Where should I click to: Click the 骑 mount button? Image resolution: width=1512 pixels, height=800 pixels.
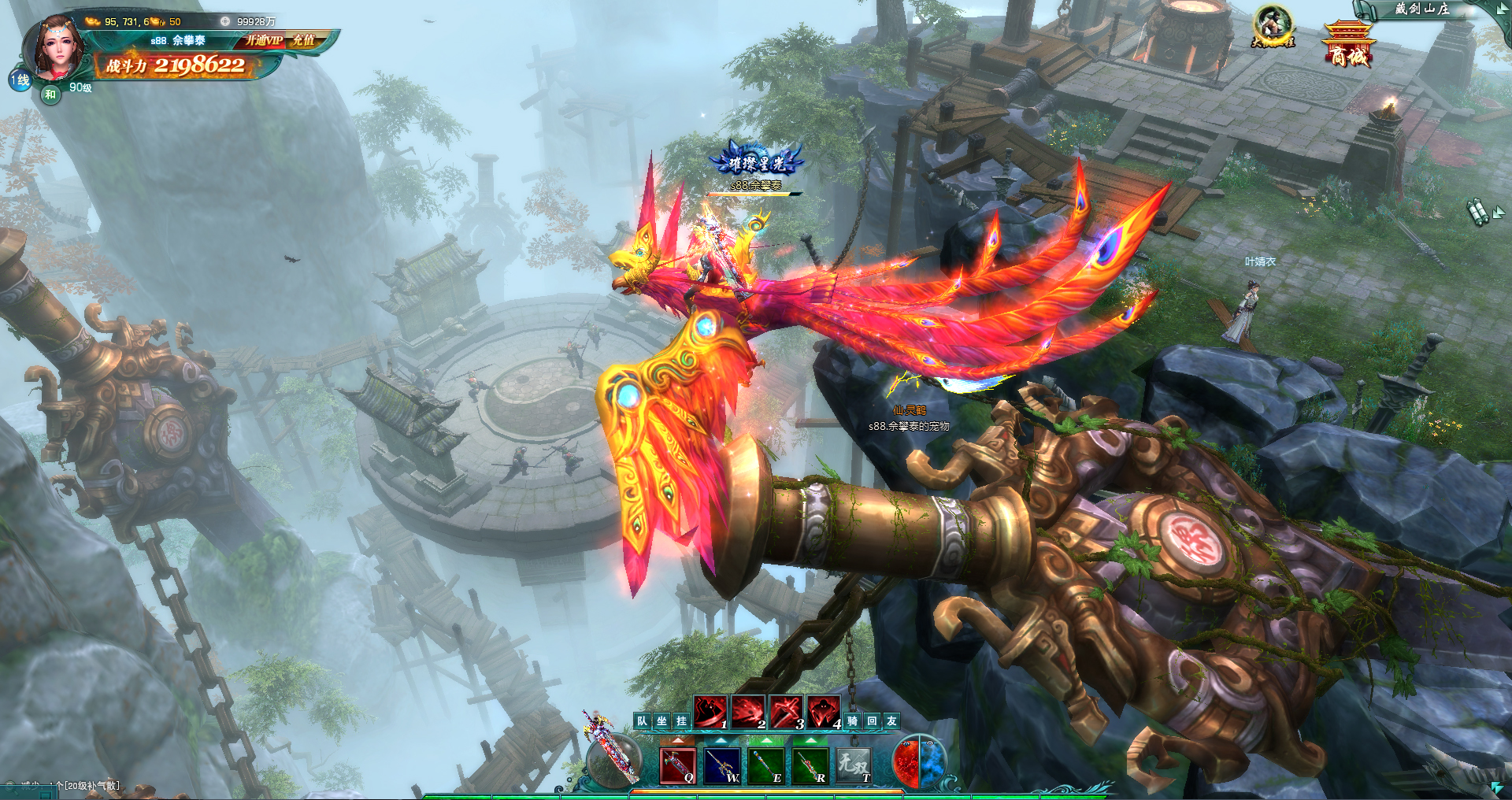click(x=853, y=720)
